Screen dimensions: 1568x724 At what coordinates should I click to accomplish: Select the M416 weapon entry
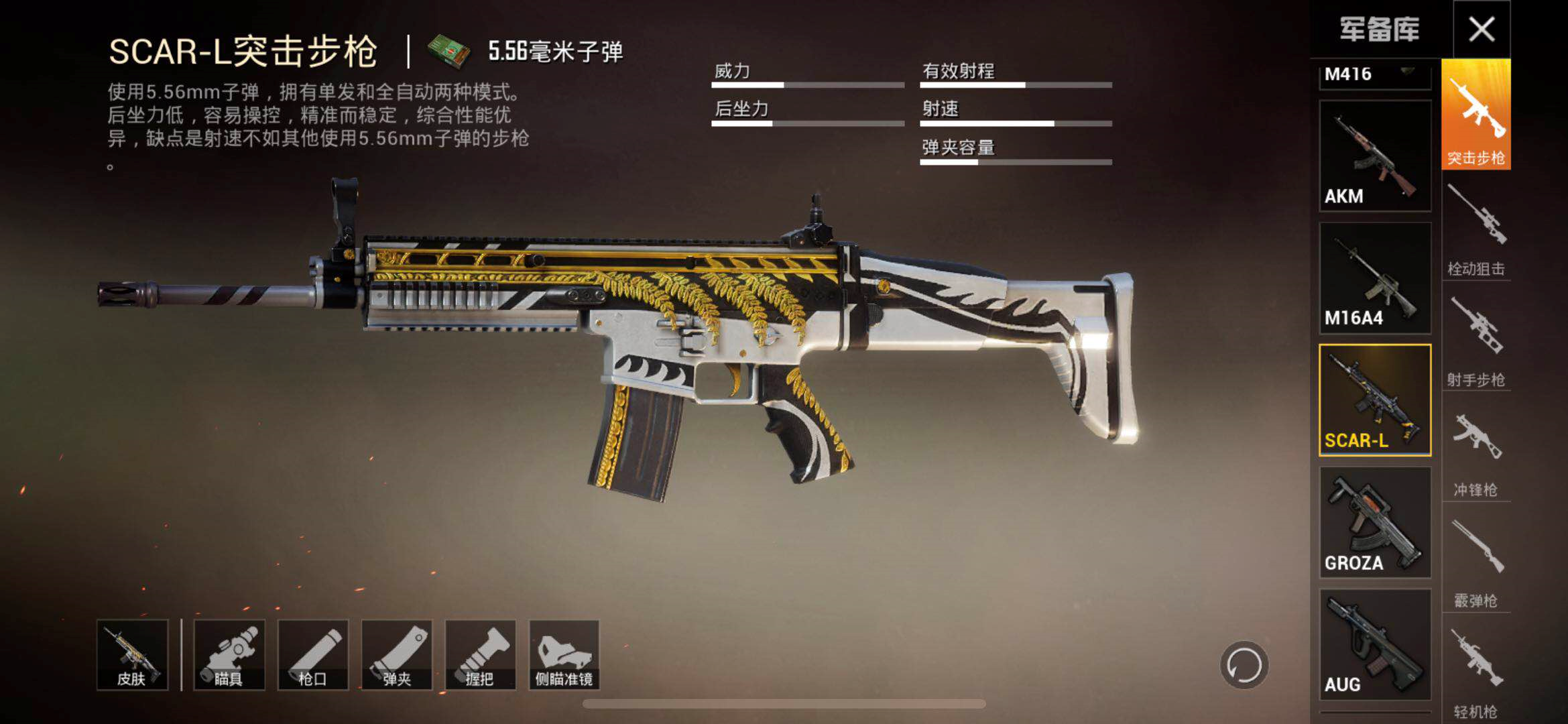[x=1374, y=76]
